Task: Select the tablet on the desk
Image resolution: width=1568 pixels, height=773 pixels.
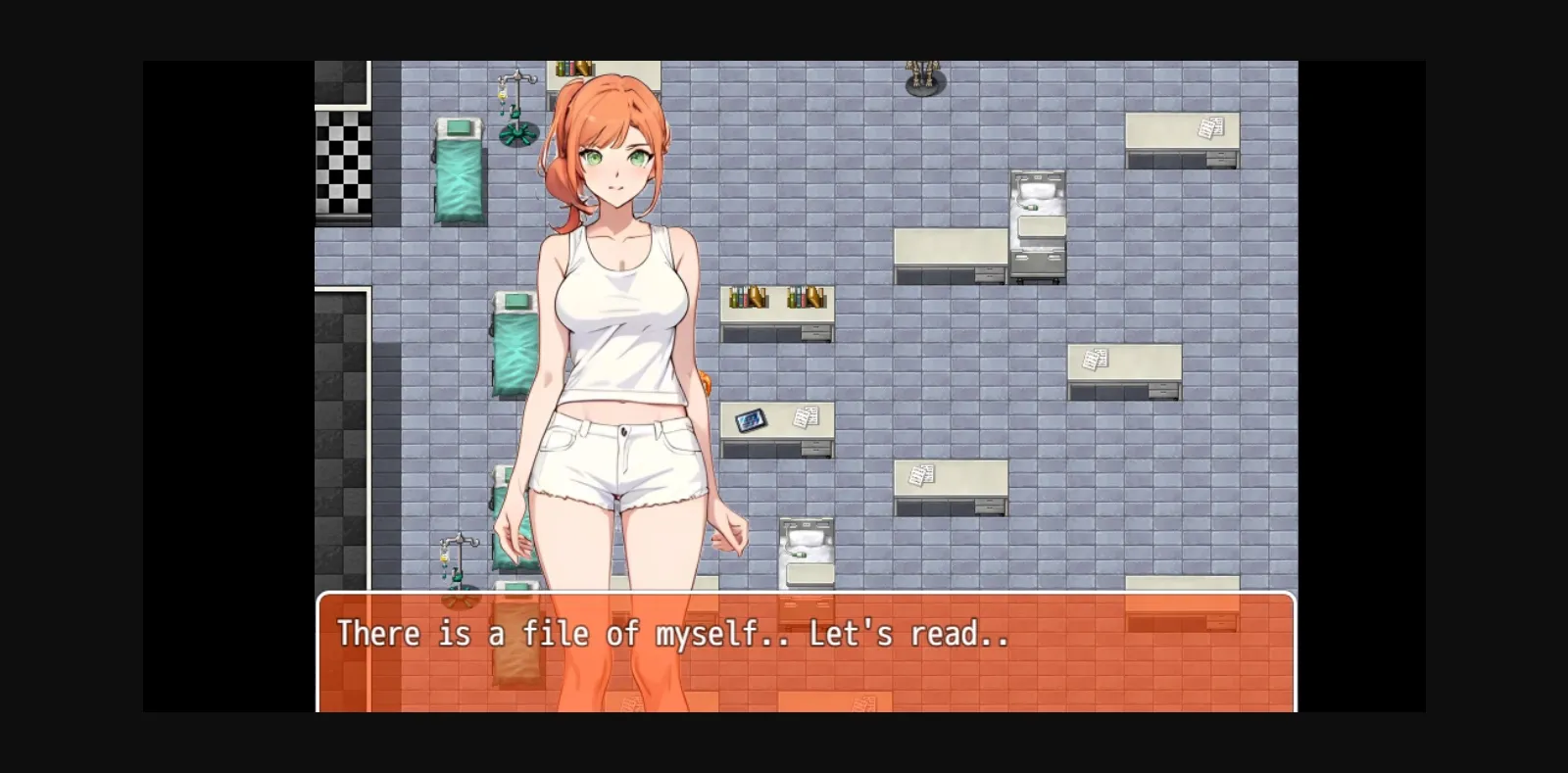Action: (x=751, y=419)
